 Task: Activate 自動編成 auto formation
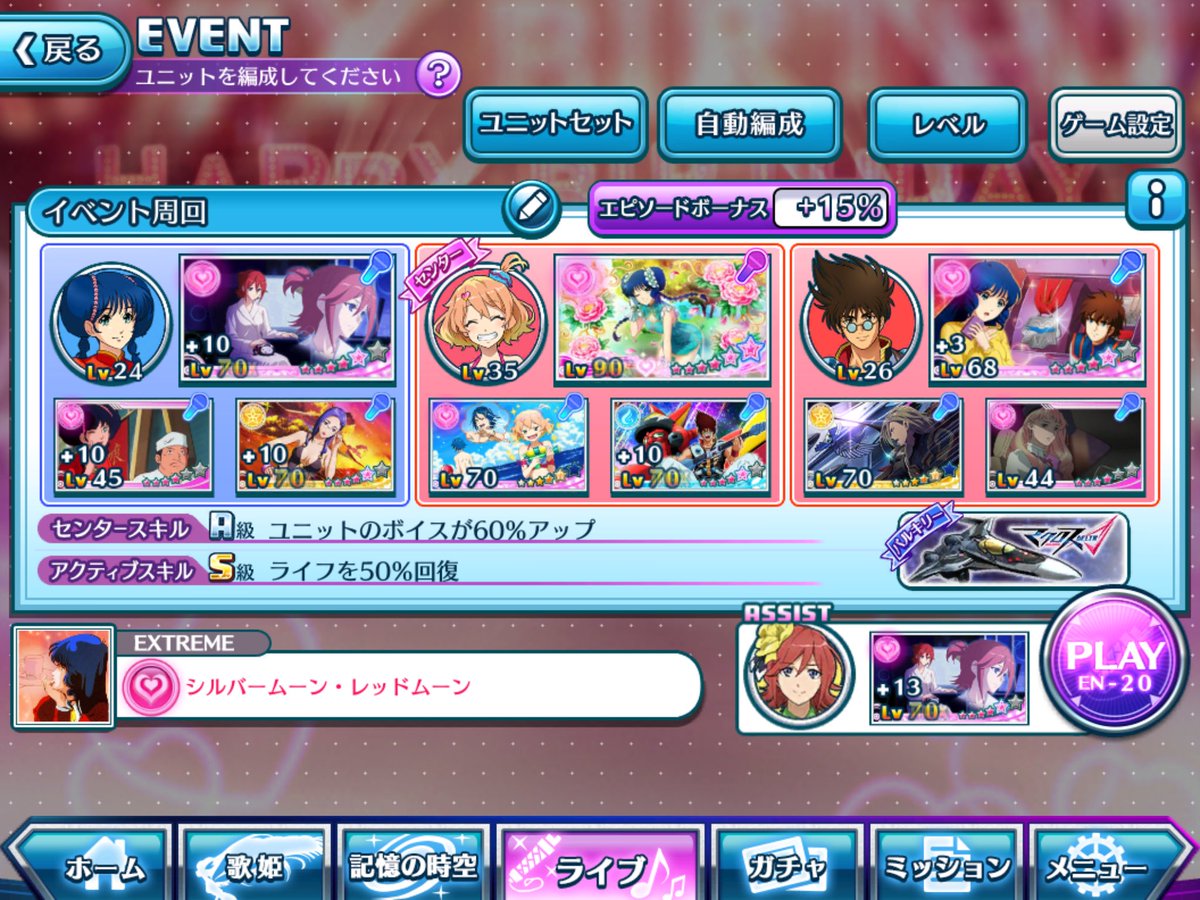coord(749,124)
